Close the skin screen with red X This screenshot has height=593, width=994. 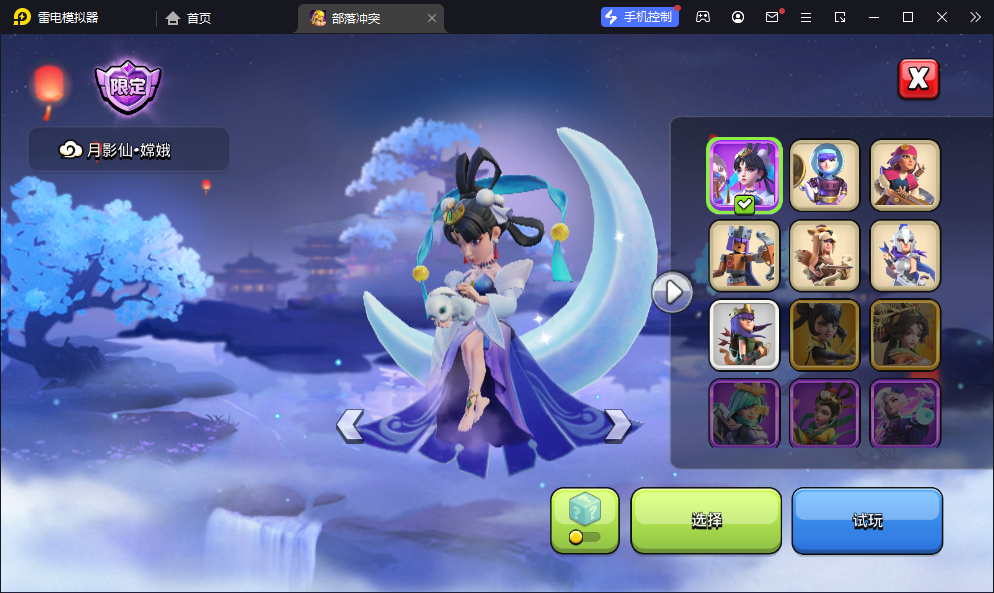point(918,79)
